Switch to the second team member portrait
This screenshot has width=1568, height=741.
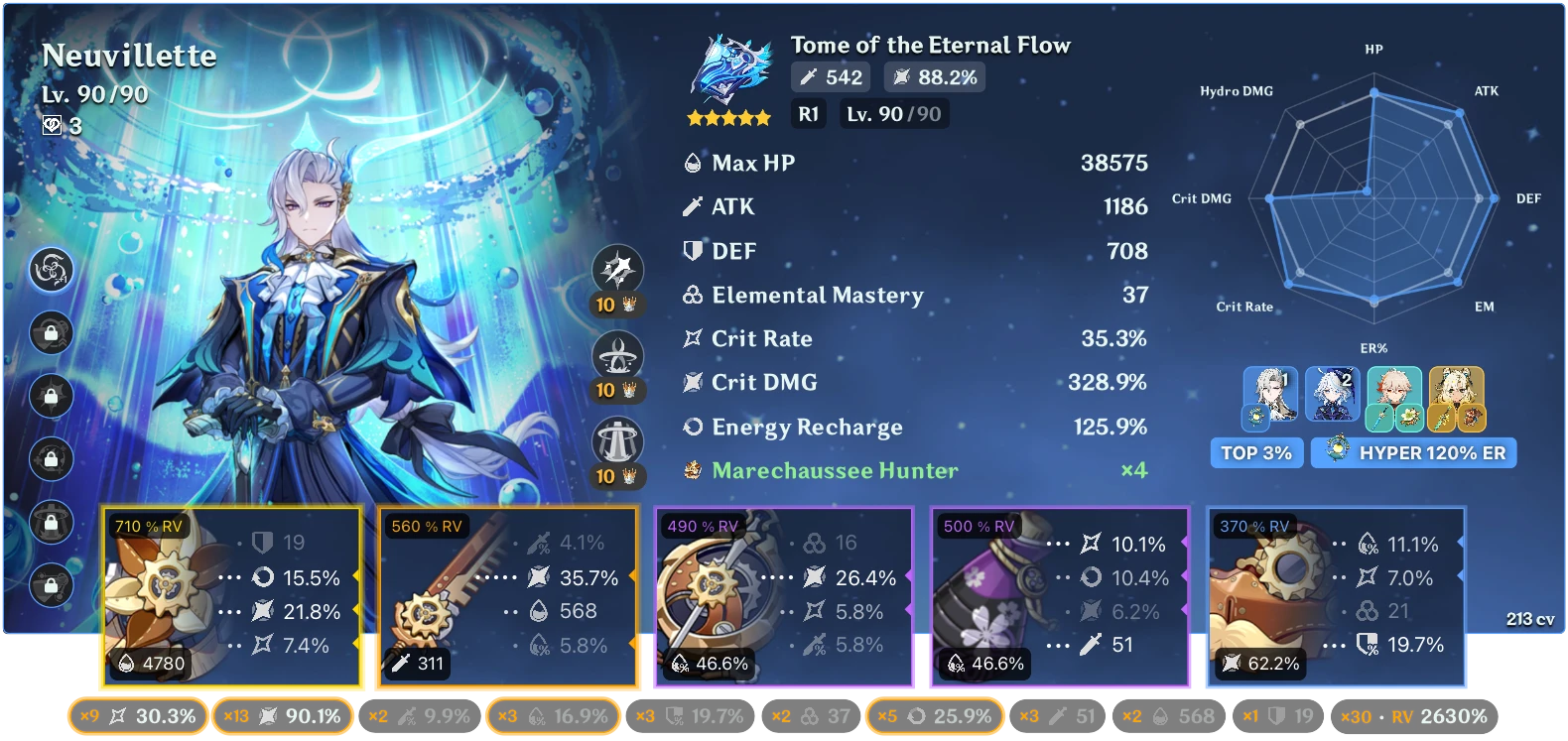(1333, 397)
